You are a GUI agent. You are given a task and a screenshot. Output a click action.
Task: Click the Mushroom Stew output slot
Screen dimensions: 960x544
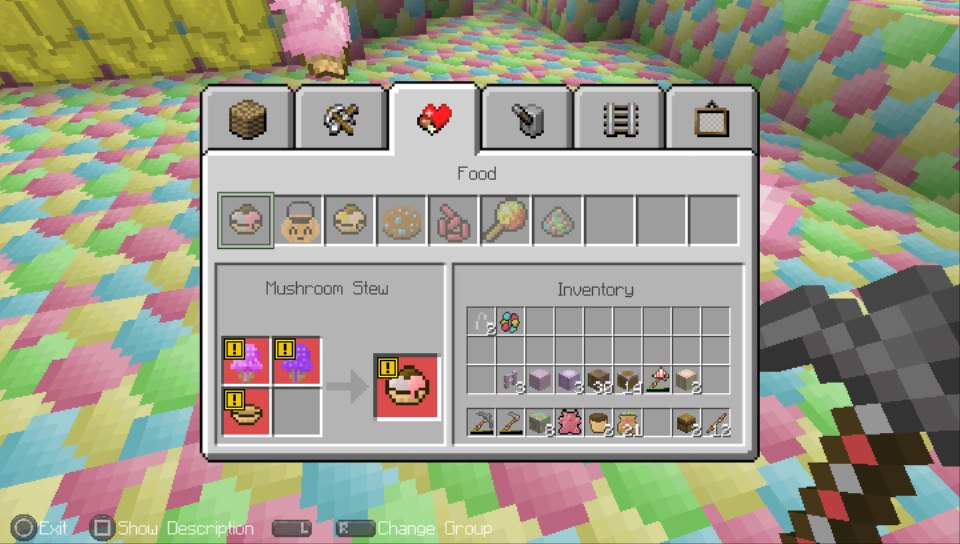tap(407, 387)
